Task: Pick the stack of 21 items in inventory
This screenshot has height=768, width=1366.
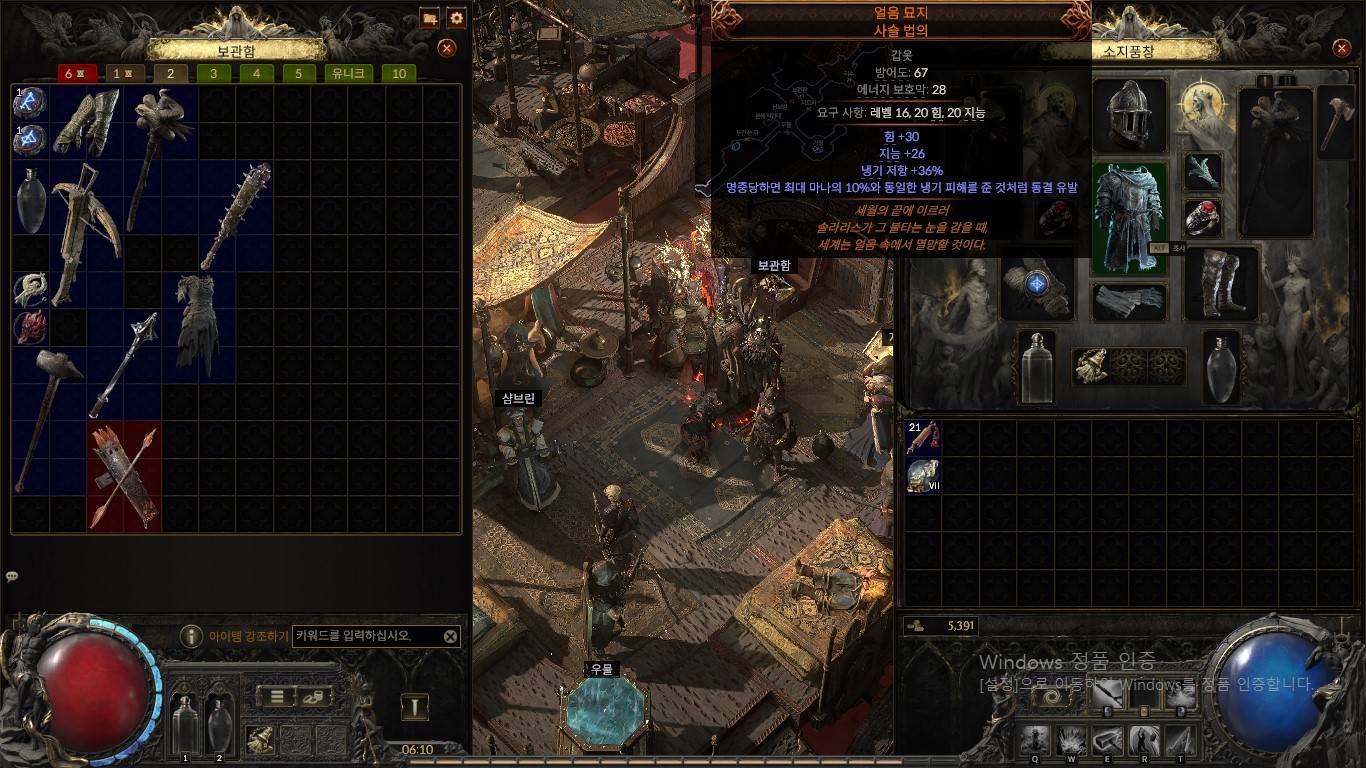Action: click(x=923, y=438)
